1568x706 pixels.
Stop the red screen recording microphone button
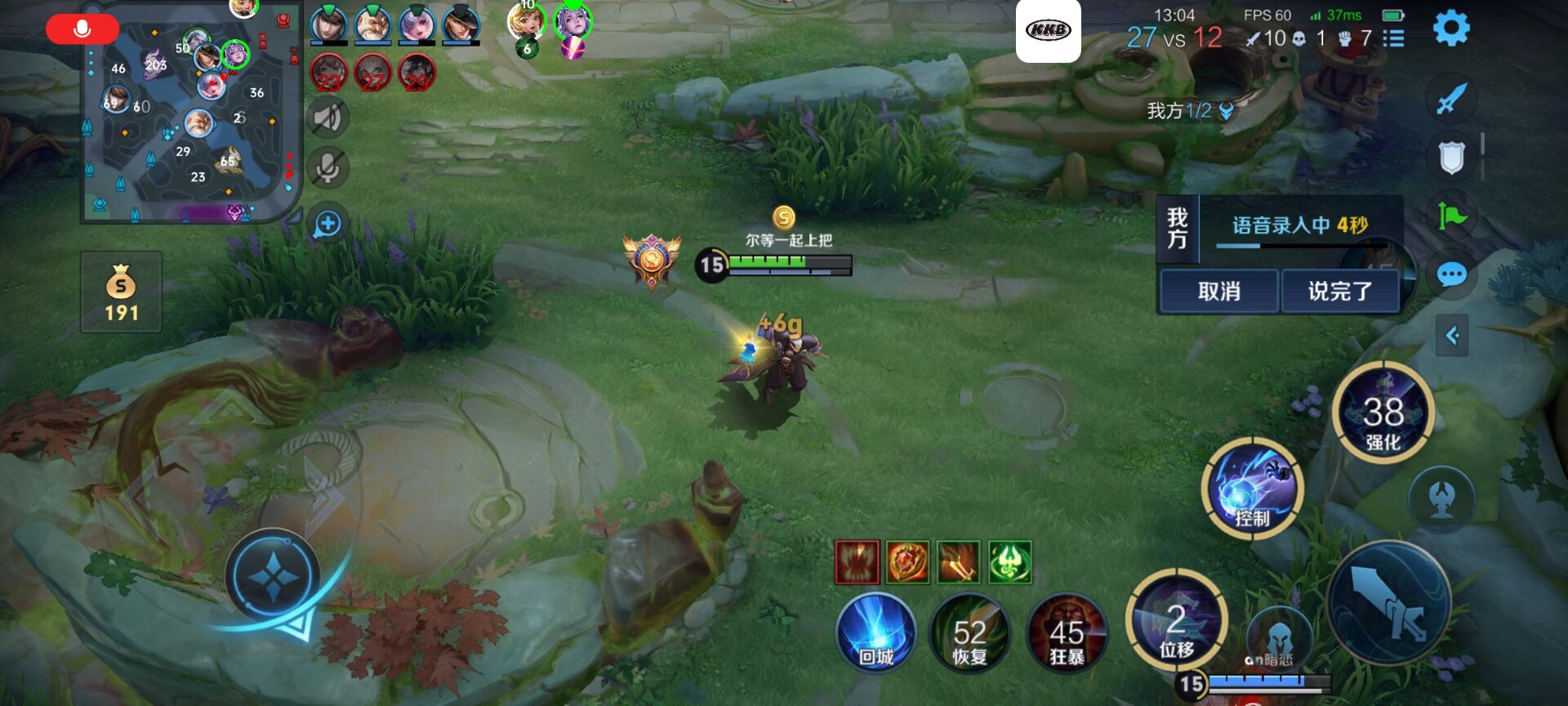pos(82,29)
